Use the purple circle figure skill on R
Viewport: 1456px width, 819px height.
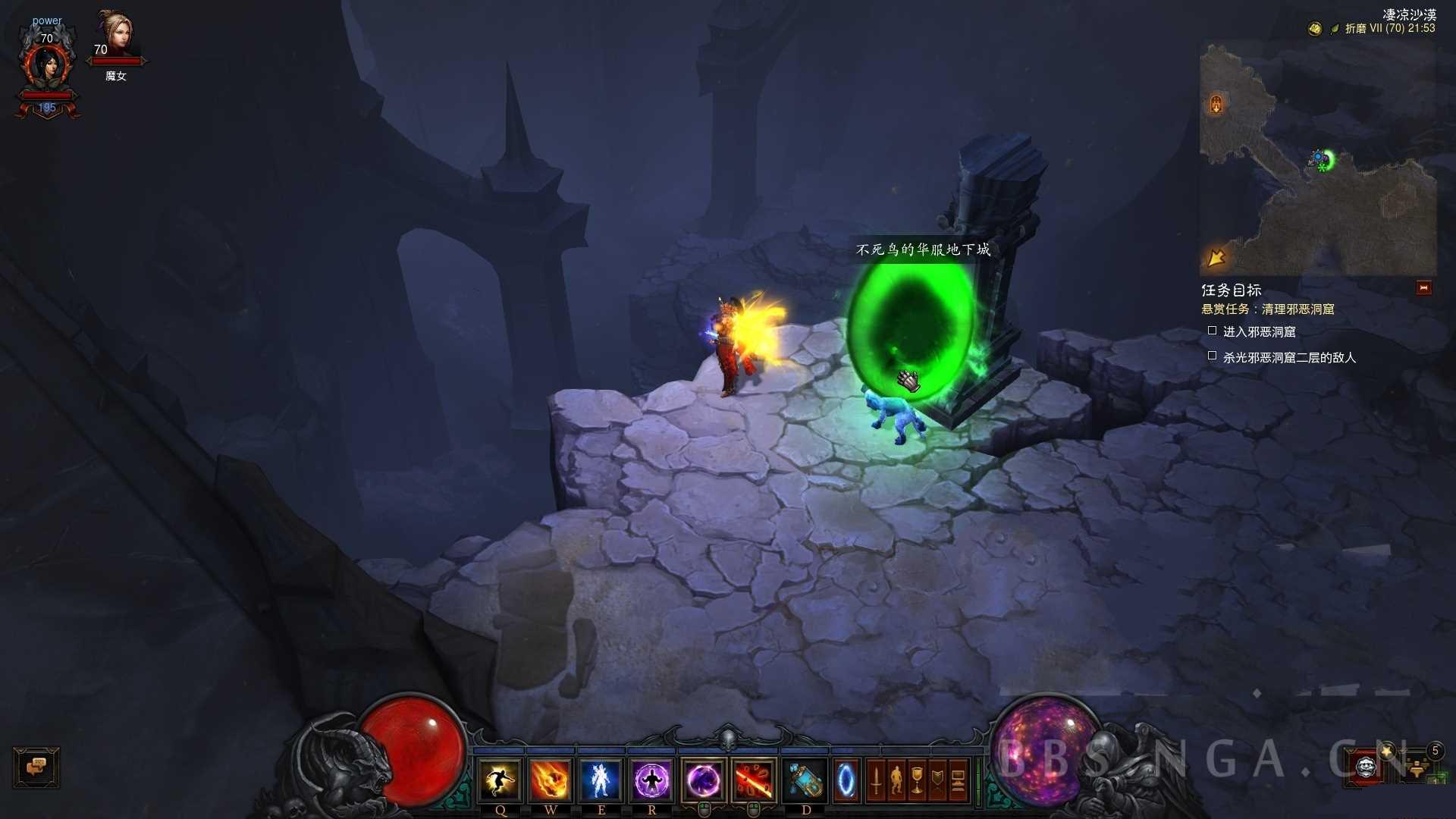pos(651,780)
